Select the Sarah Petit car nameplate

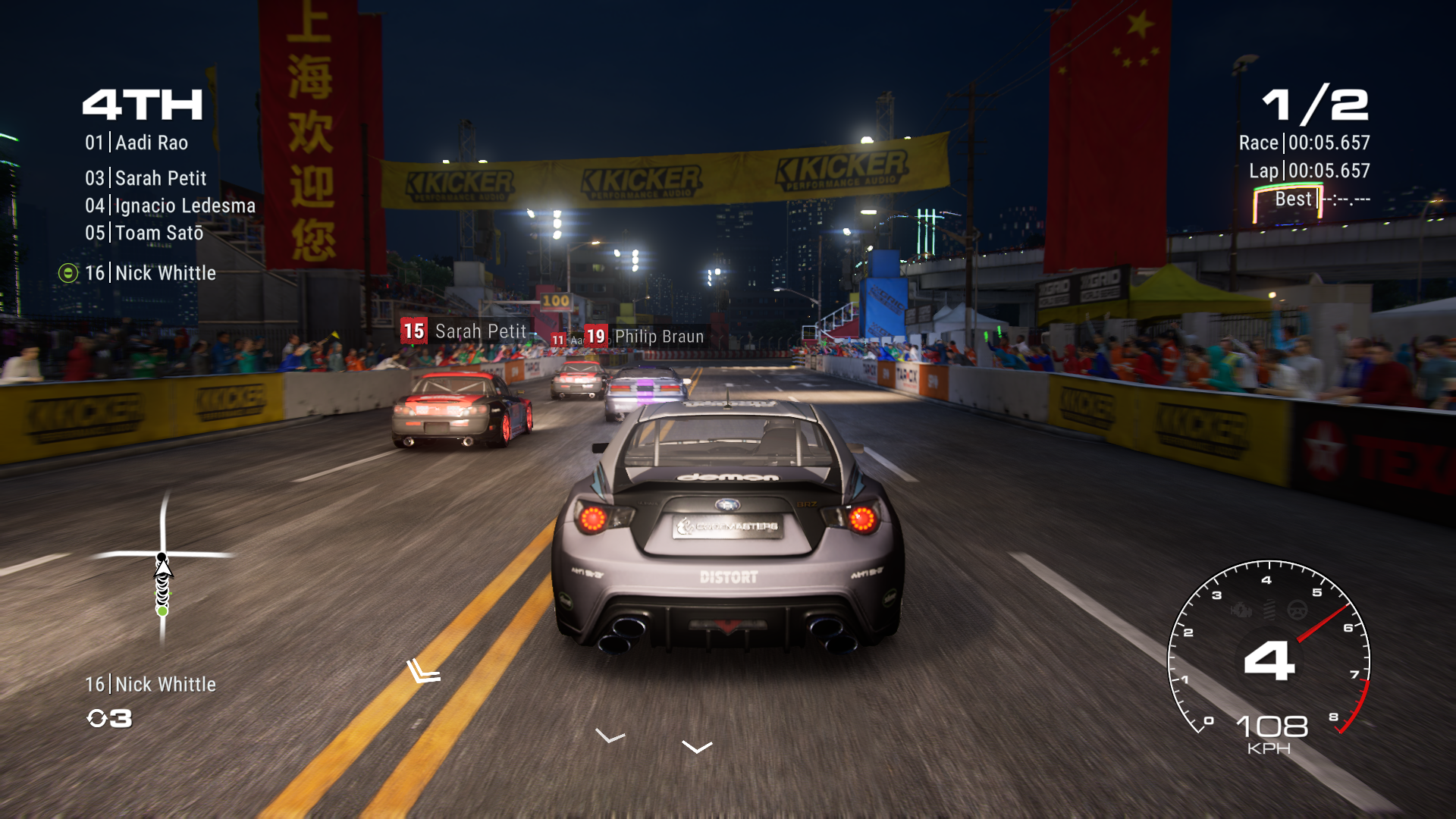click(x=464, y=331)
